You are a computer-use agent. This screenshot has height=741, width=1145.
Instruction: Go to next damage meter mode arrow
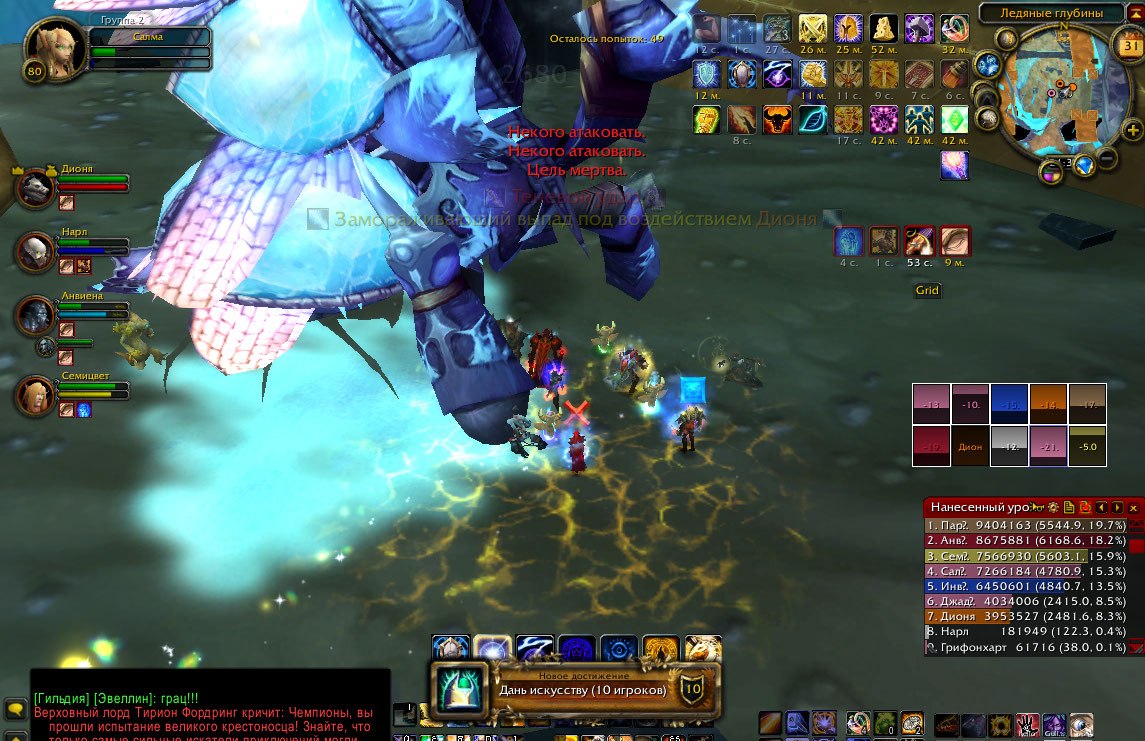coord(1117,508)
